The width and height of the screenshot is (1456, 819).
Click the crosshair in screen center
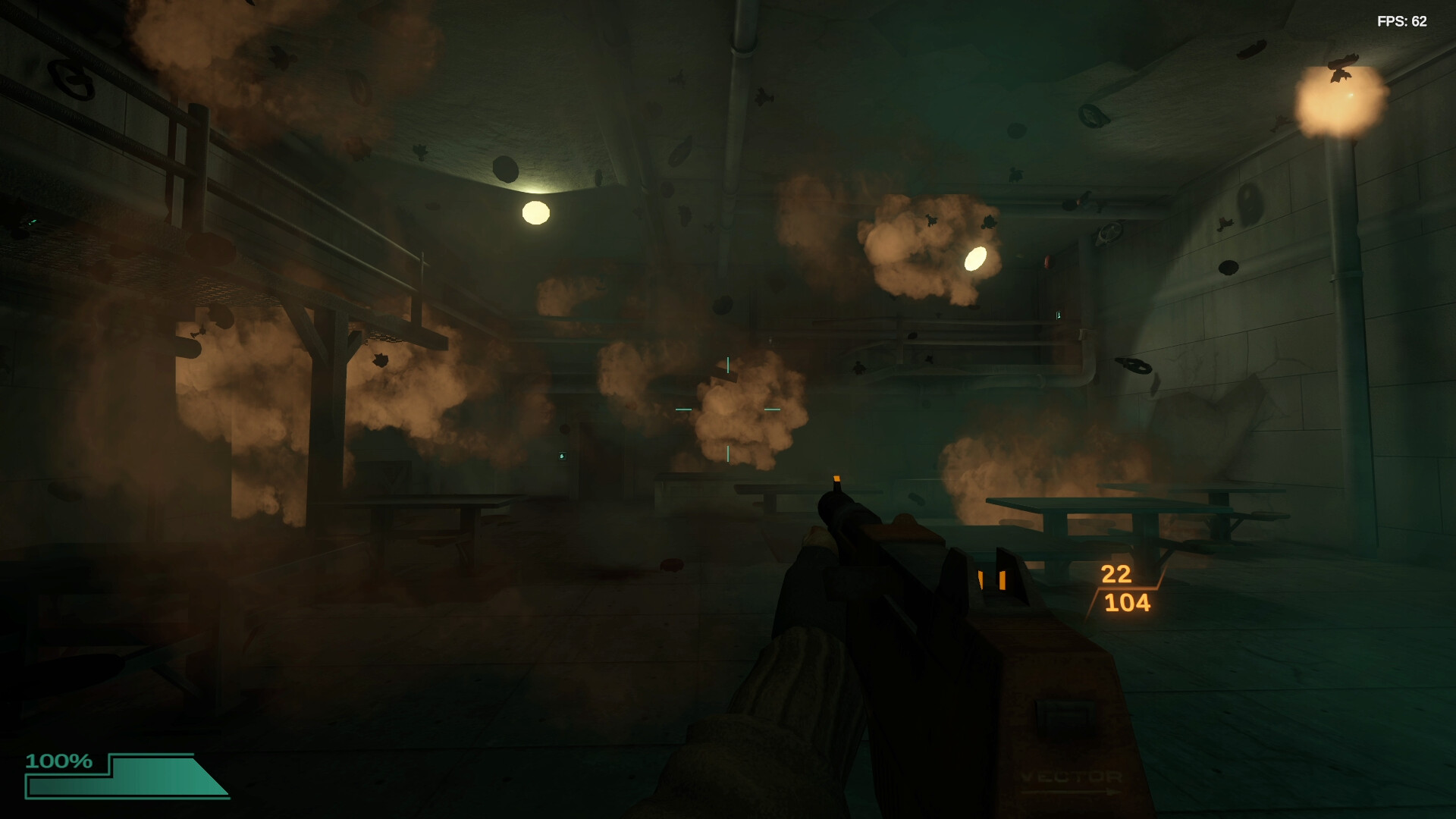pos(728,408)
